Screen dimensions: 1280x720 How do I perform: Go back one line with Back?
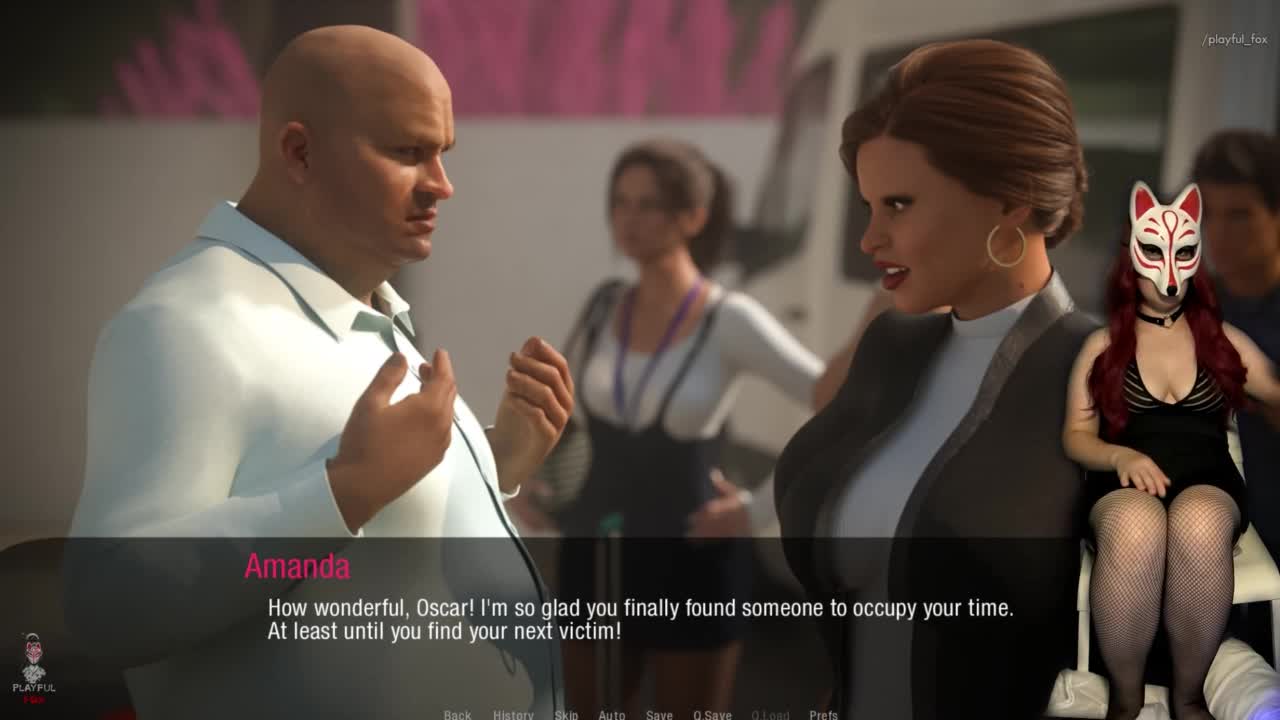click(457, 714)
